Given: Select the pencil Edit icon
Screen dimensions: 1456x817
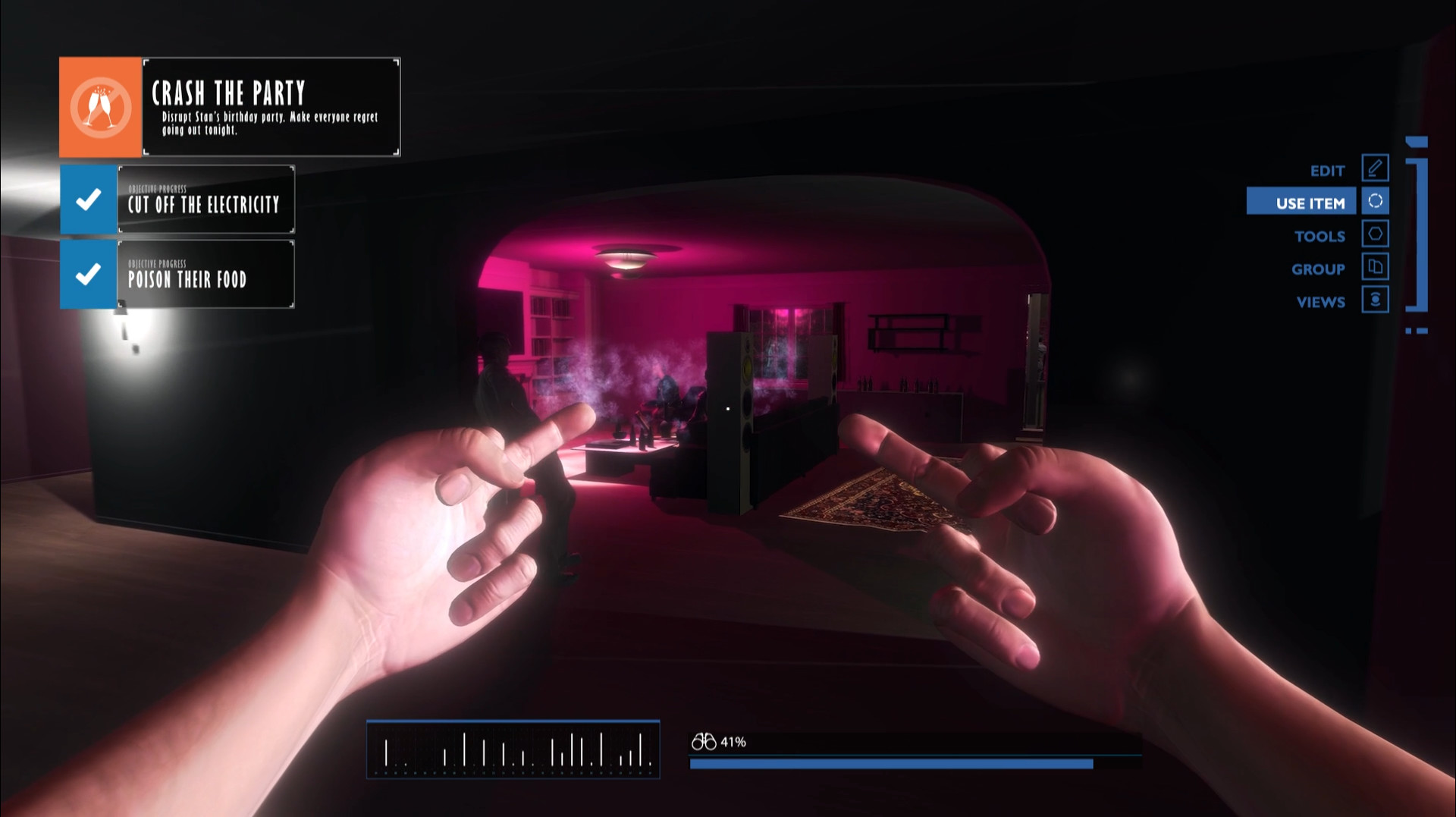Looking at the screenshot, I should (x=1375, y=168).
